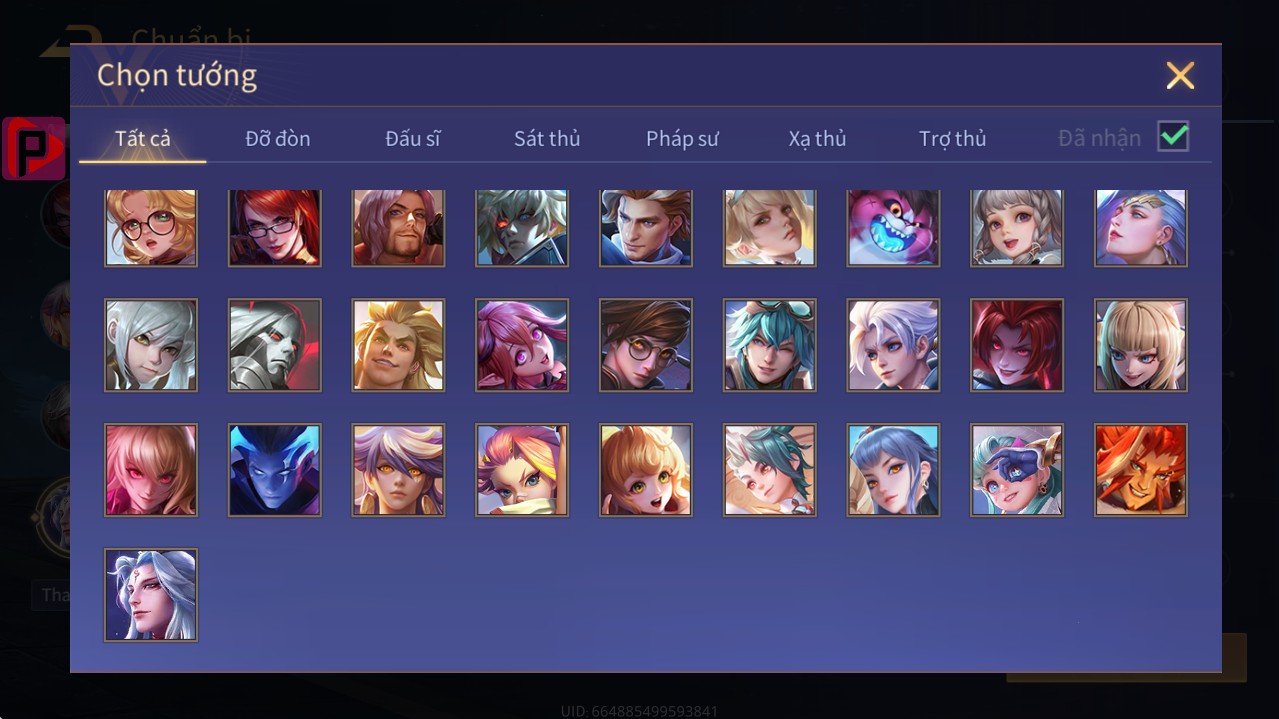1279x719 pixels.
Task: Pick the teal-haired hero with goggles
Action: pyautogui.click(x=770, y=345)
